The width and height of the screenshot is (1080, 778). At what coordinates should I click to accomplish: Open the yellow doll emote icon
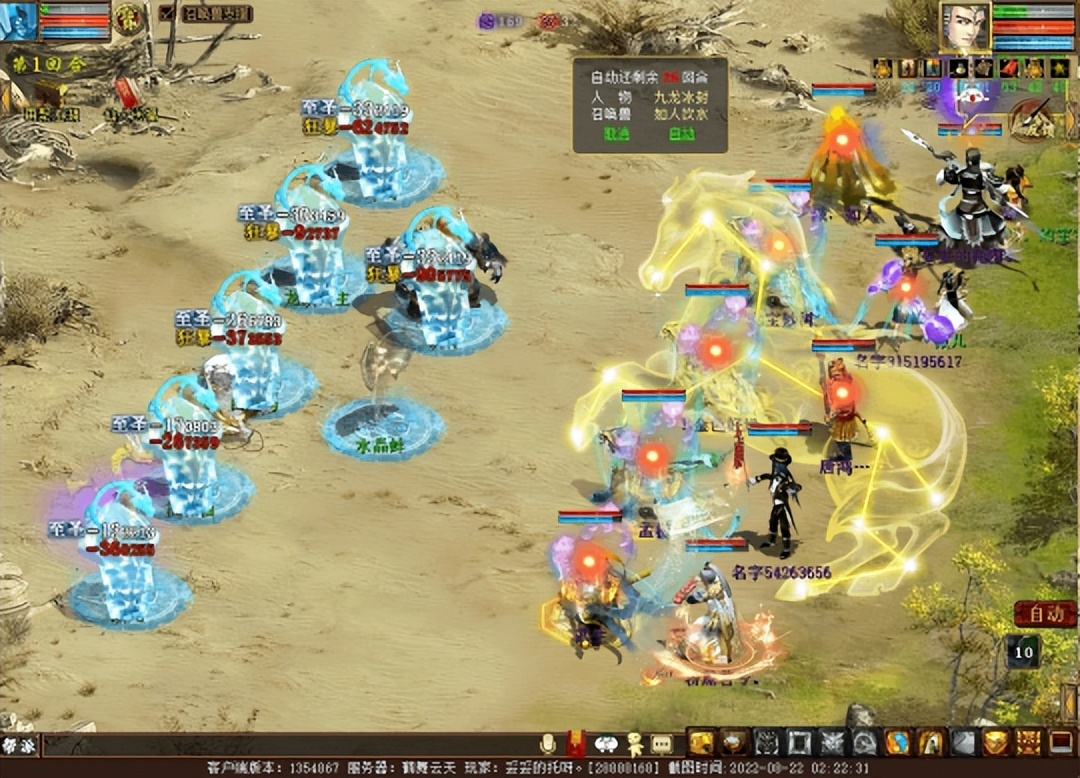[x=634, y=744]
